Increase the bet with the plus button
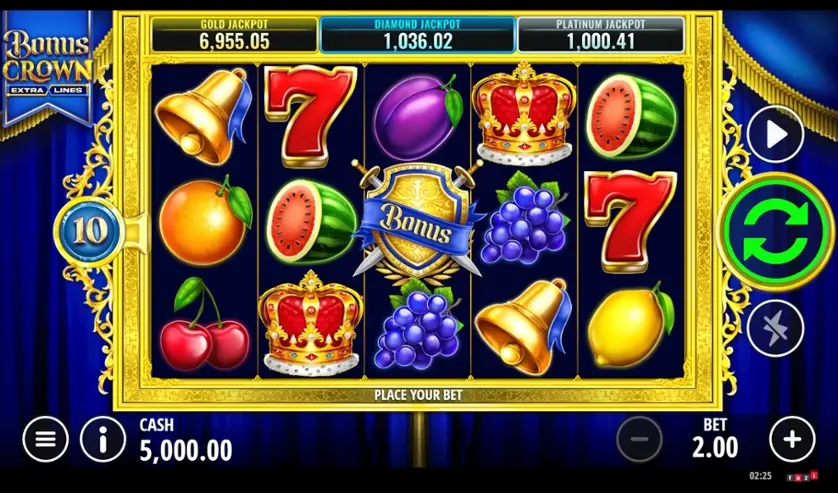 tap(791, 438)
